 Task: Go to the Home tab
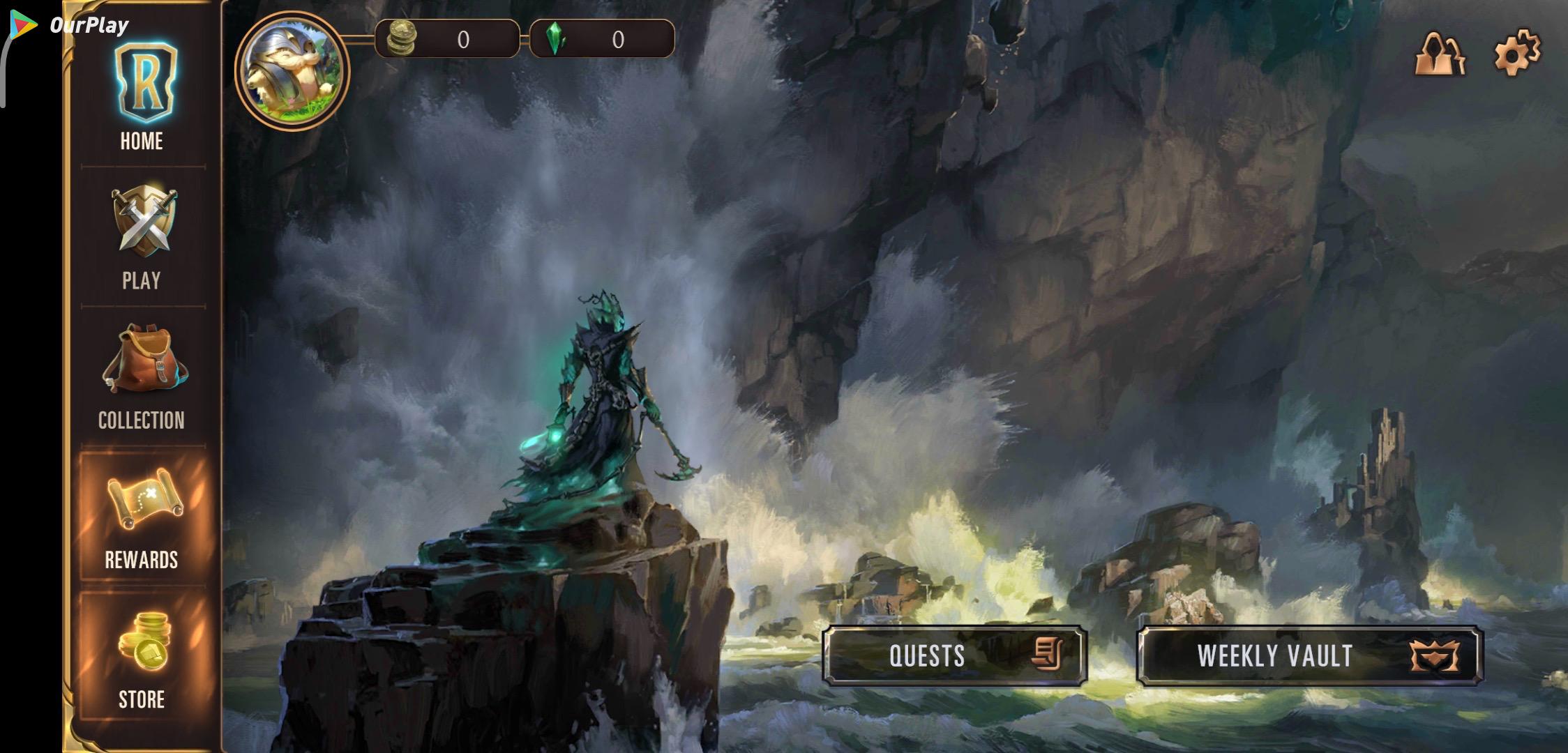pos(142,98)
